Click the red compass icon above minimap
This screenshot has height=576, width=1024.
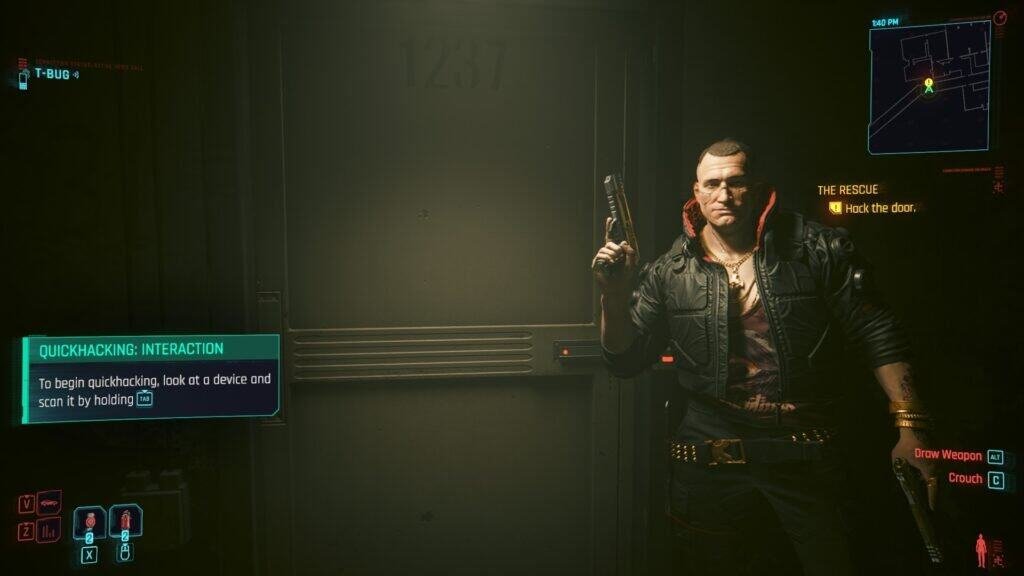tap(1000, 18)
